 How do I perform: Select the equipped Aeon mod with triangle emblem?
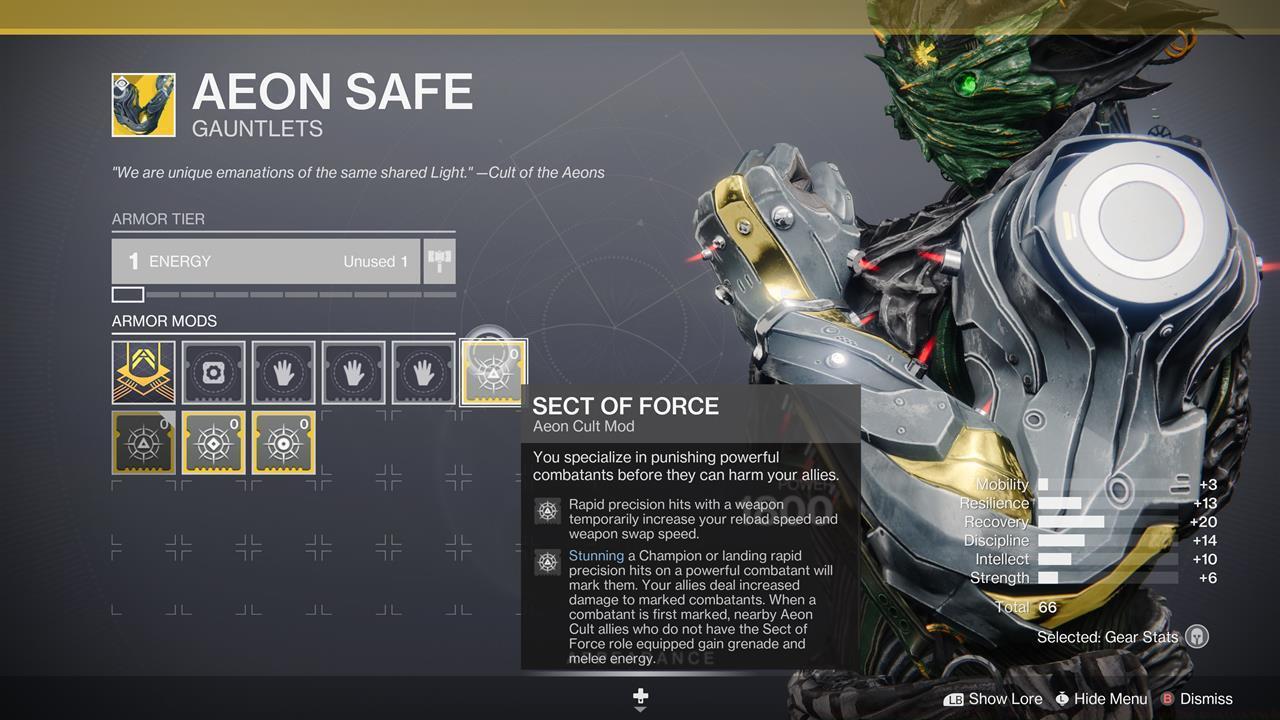click(x=143, y=441)
